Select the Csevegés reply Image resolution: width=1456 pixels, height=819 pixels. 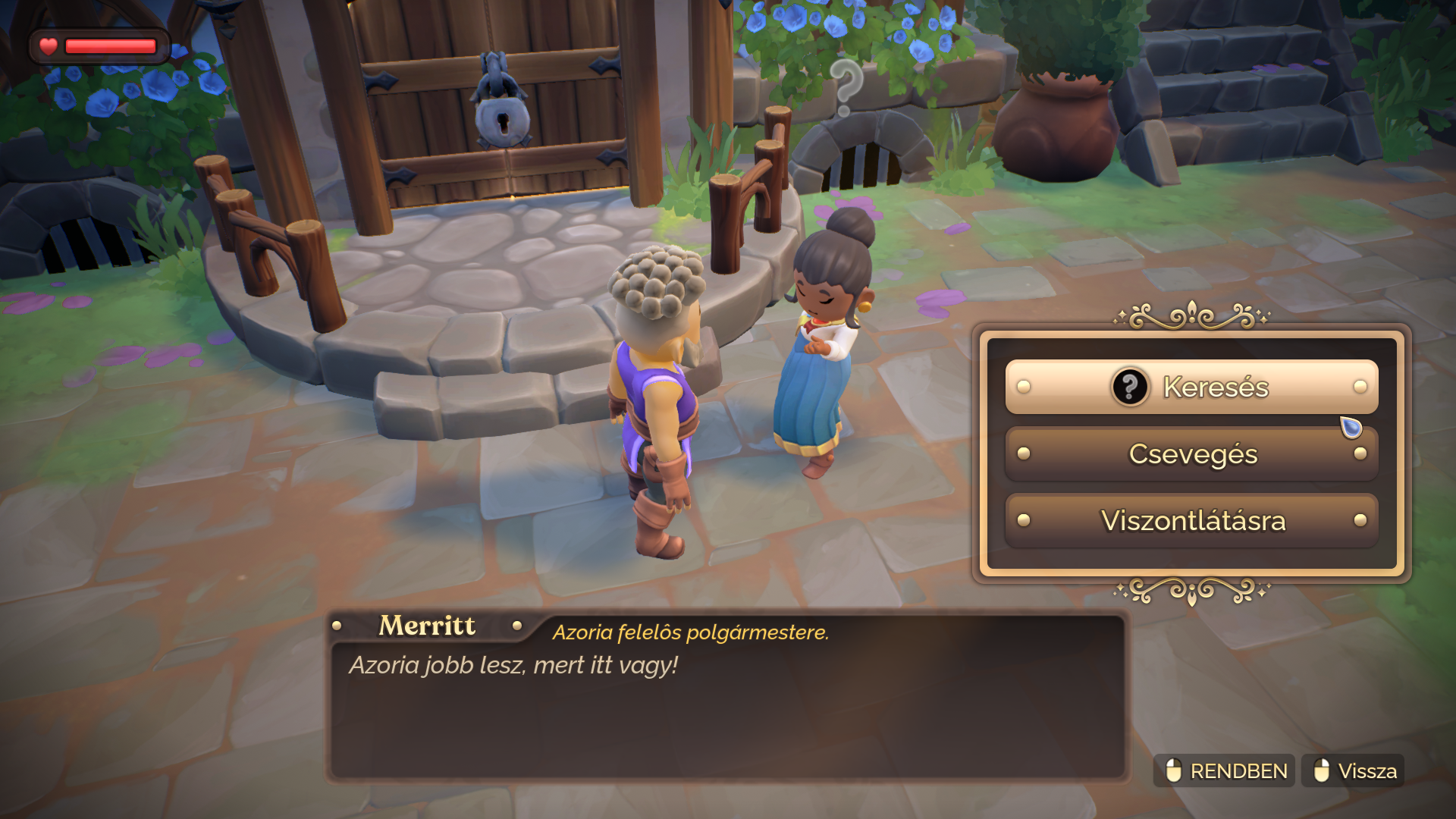[1191, 453]
